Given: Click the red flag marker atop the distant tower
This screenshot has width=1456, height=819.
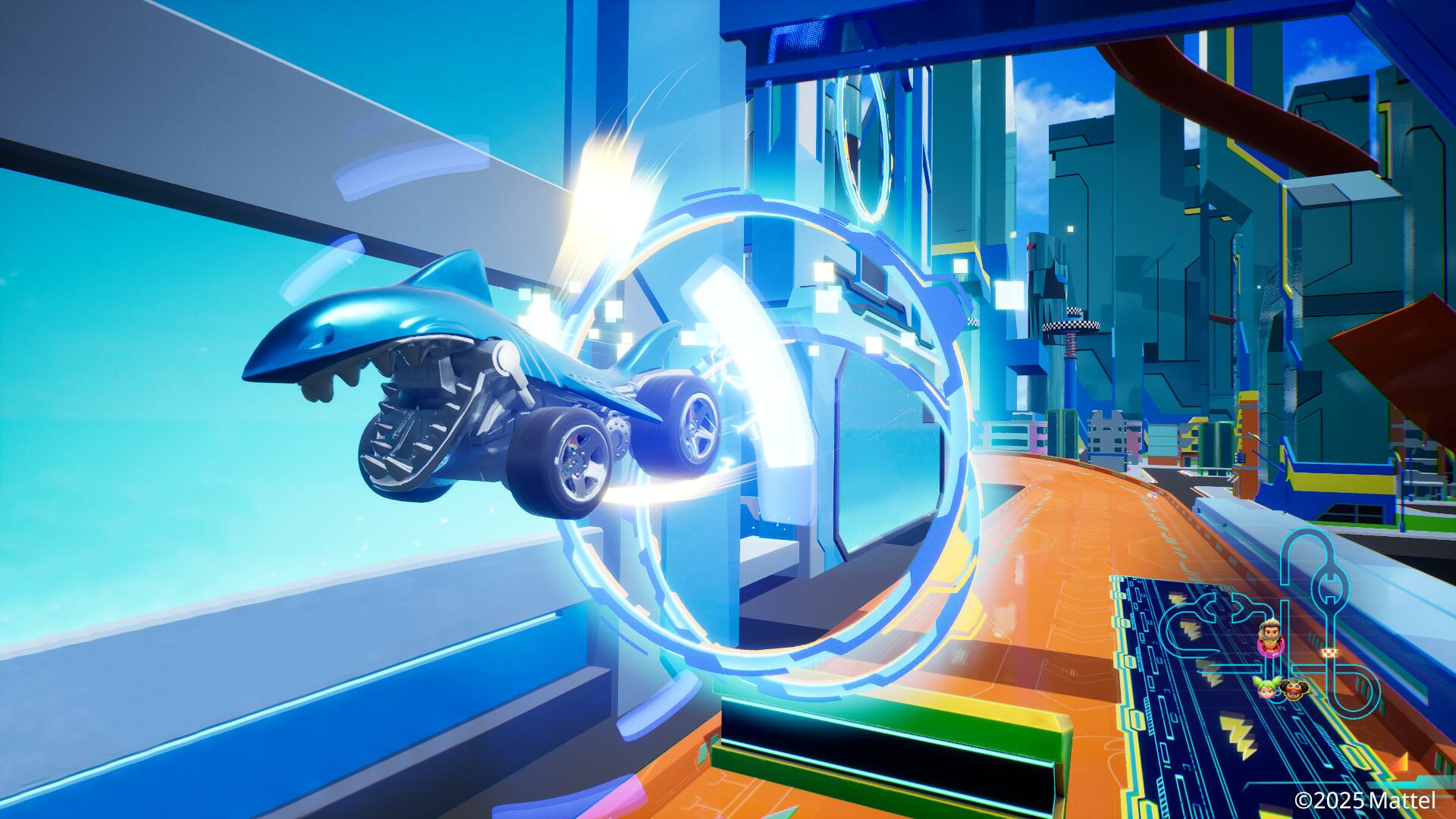Looking at the screenshot, I should pyautogui.click(x=1031, y=246).
